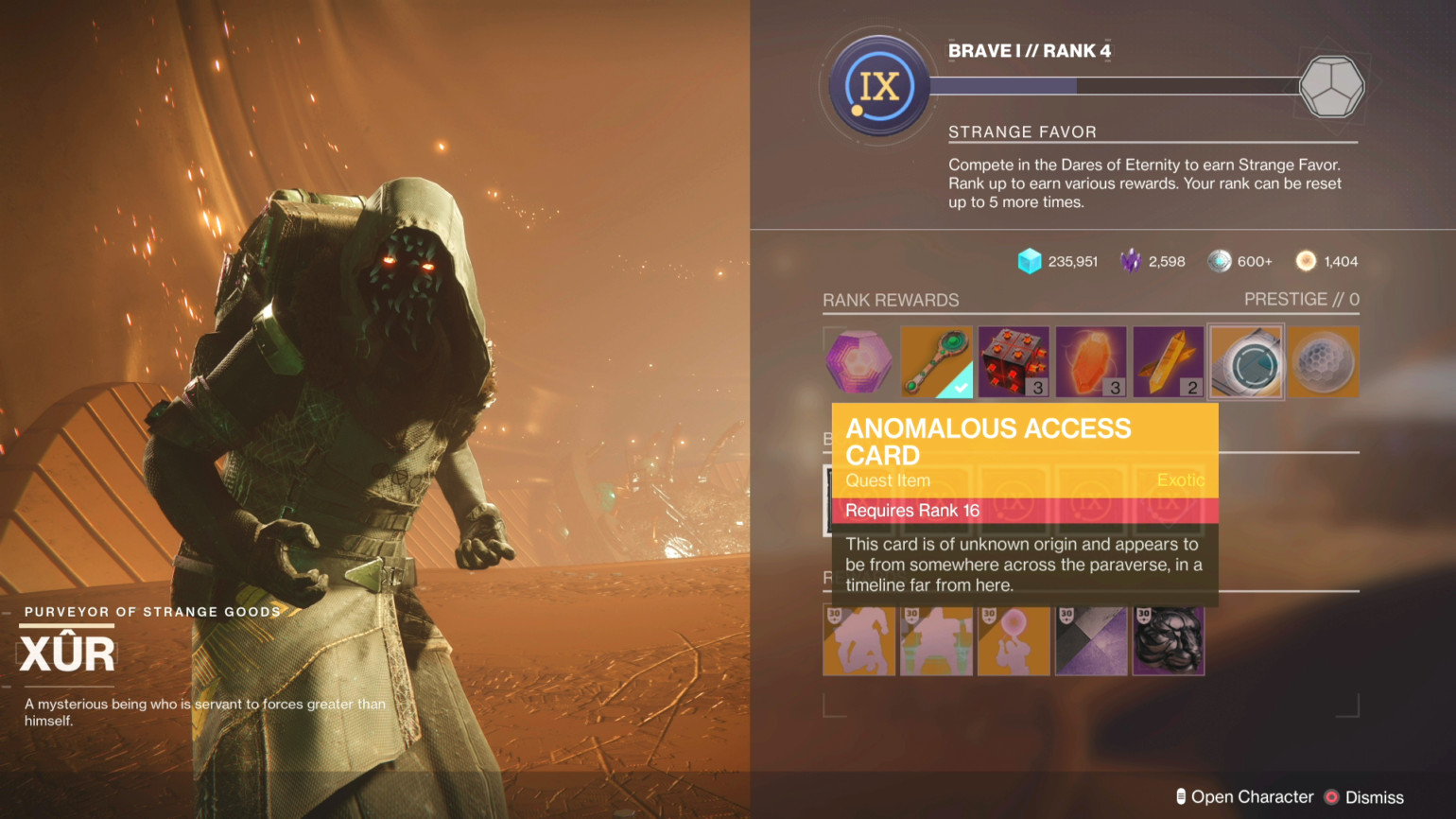
Task: Select the bubble-blowing emote reward
Action: [1014, 640]
